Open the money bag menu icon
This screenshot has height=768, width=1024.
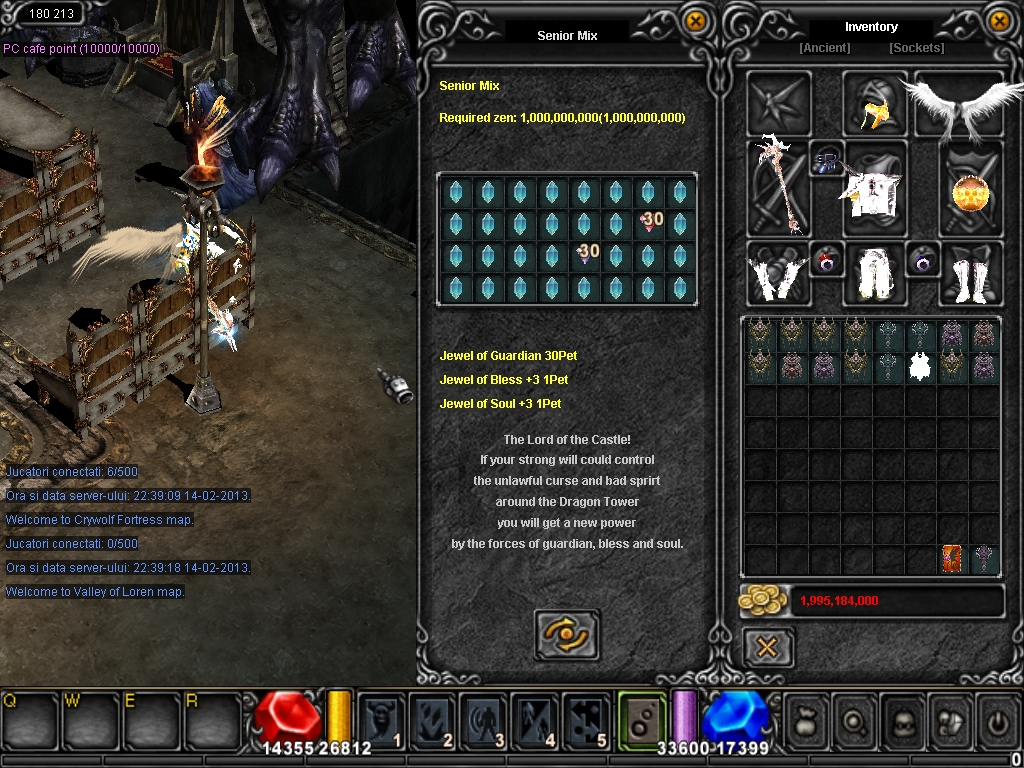click(806, 720)
